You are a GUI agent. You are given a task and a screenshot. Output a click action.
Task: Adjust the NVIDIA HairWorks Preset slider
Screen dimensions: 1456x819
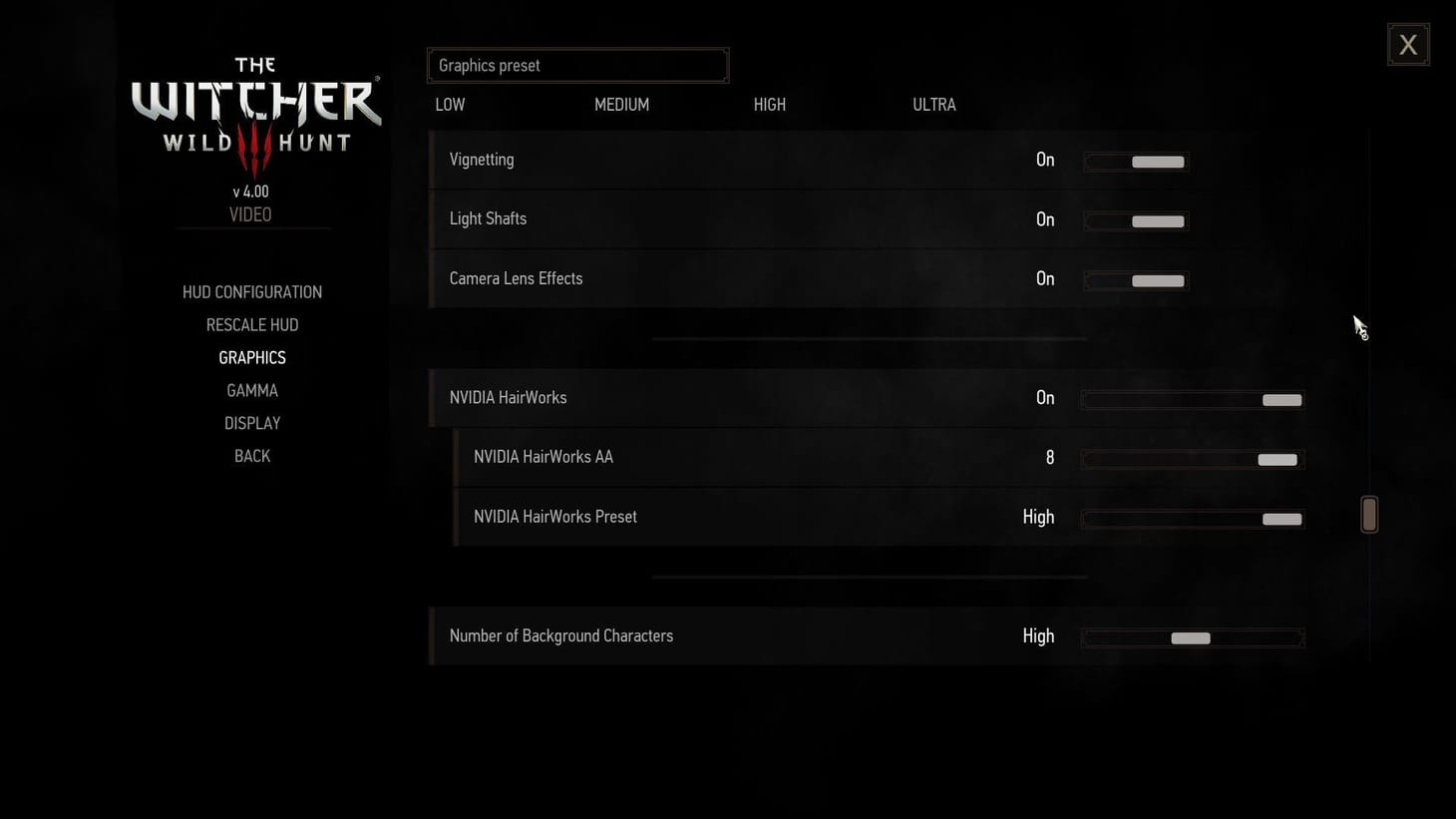1192,519
